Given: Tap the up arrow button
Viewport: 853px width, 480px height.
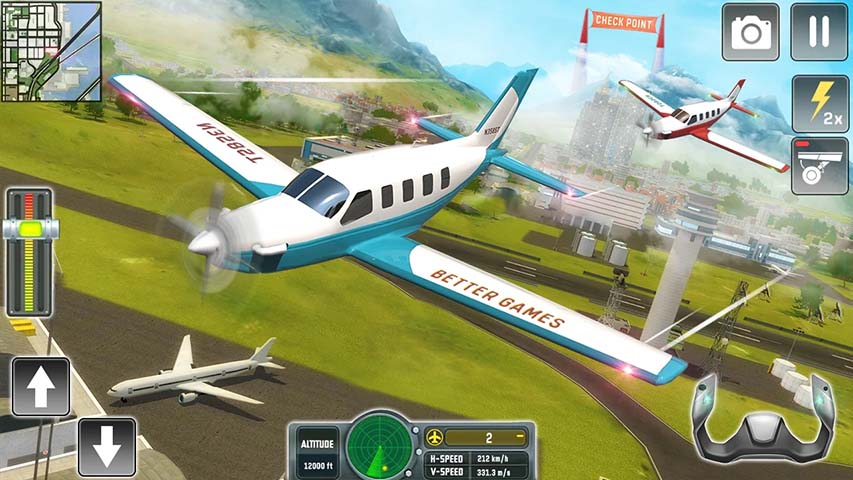Looking at the screenshot, I should (x=41, y=387).
